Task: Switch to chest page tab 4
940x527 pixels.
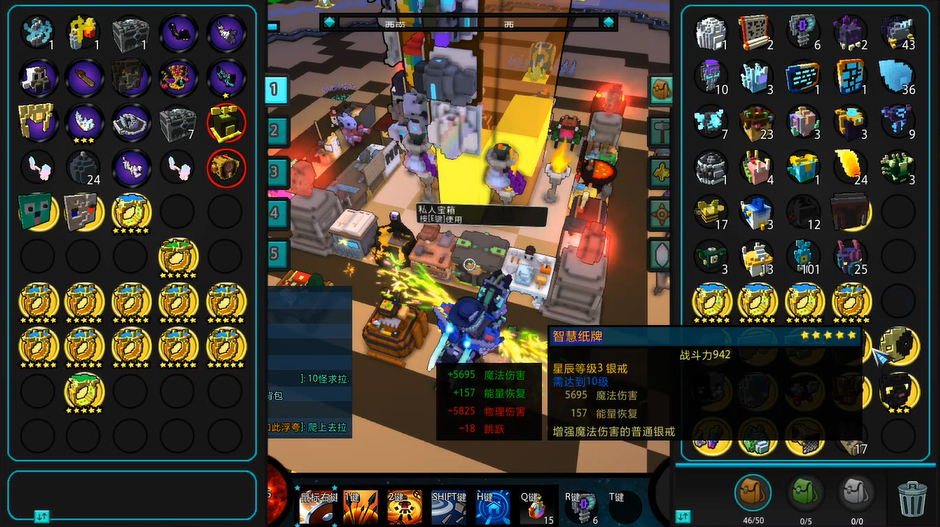Action: (275, 212)
